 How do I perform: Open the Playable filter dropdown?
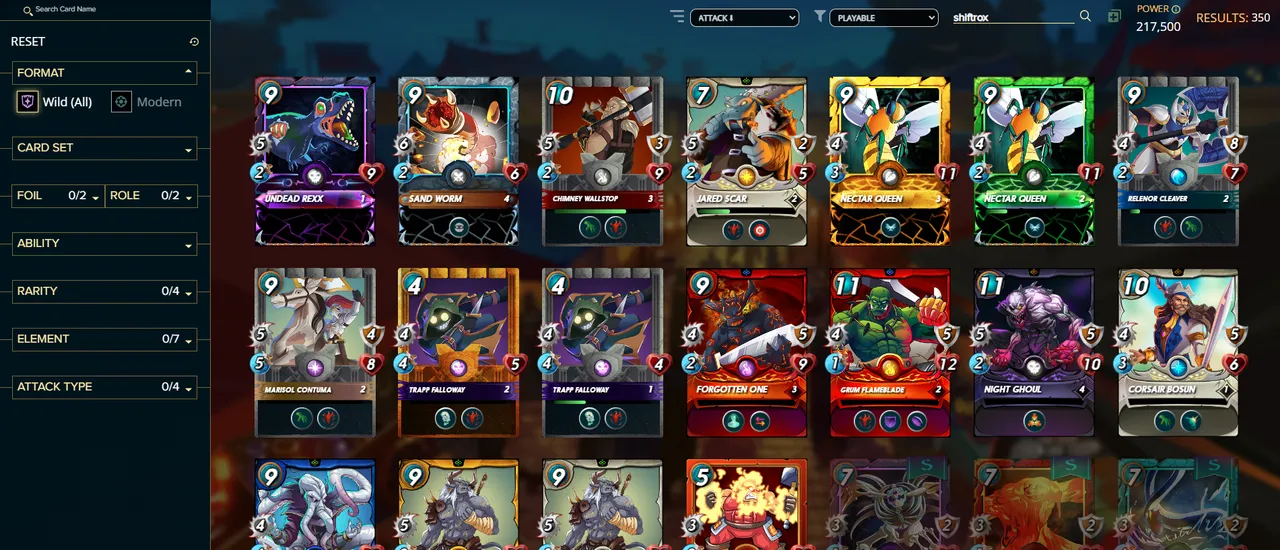click(884, 18)
